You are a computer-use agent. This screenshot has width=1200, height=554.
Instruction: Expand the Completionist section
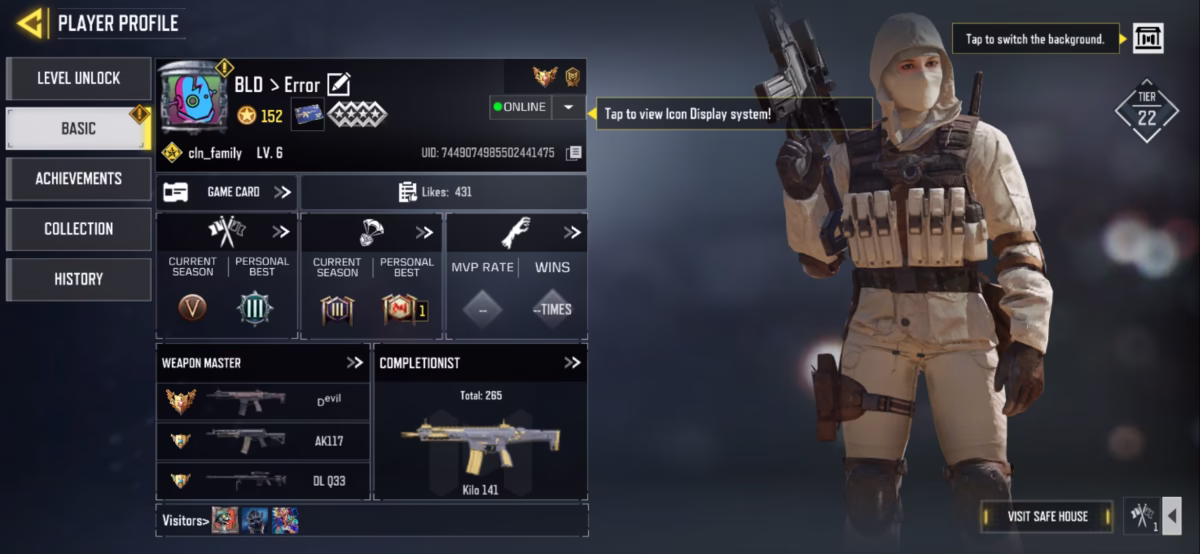pos(571,363)
